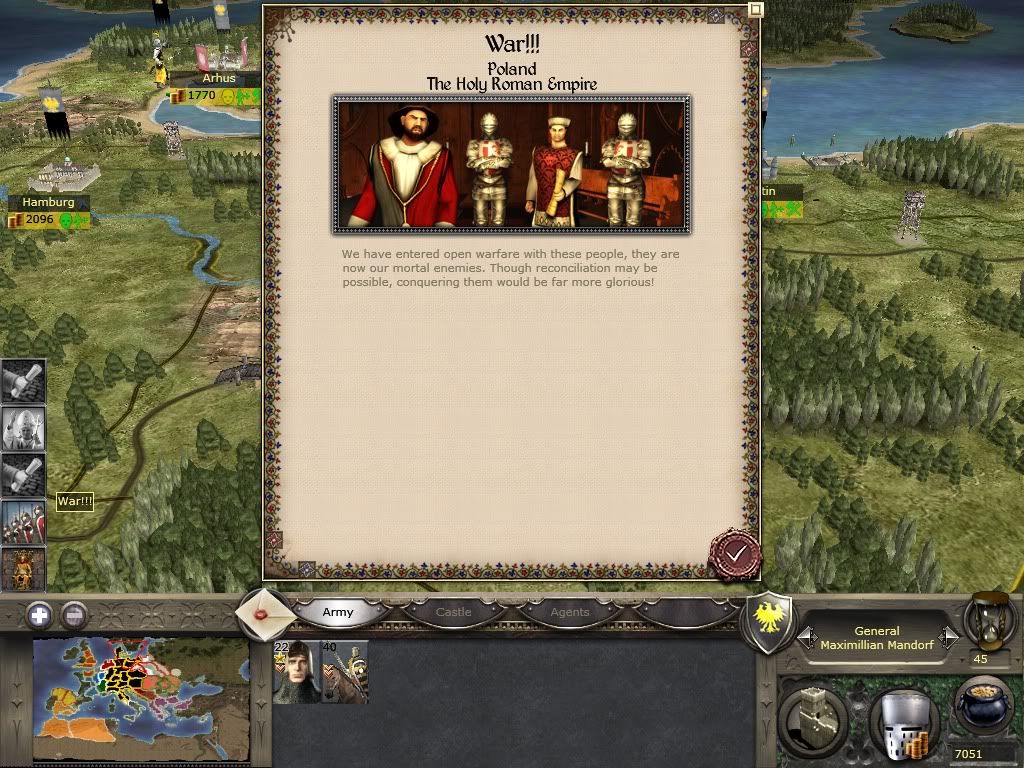
Task: Click the plus zoom button above the minimap
Action: tap(39, 615)
